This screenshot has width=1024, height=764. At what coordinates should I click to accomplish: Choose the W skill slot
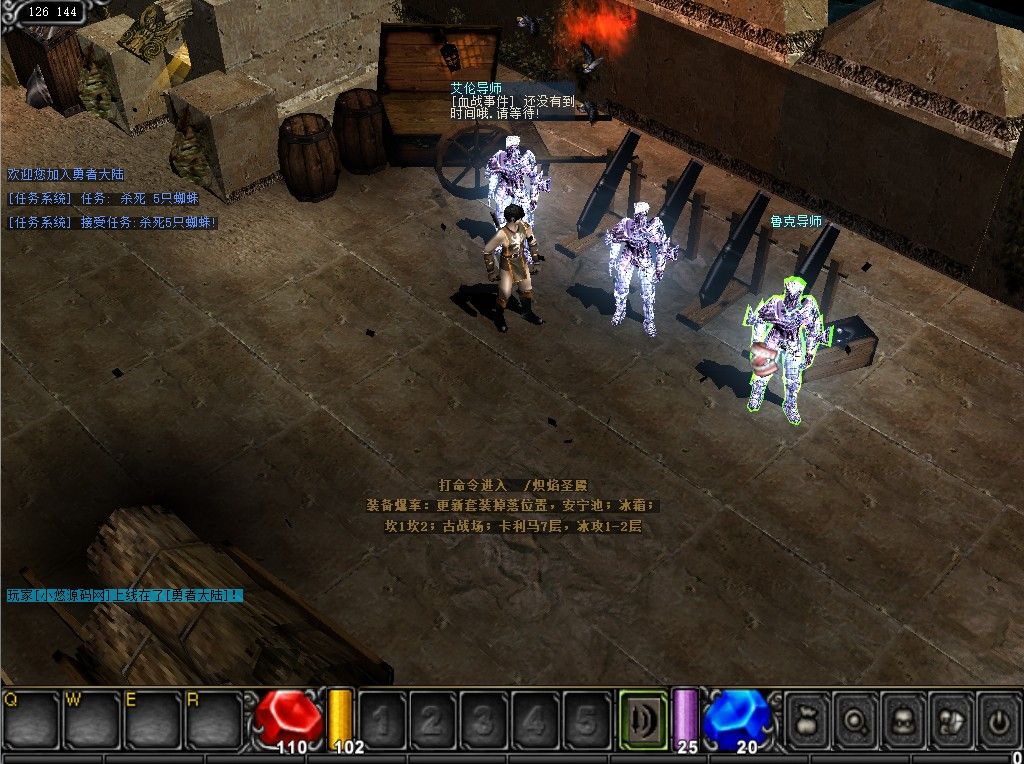[x=92, y=719]
